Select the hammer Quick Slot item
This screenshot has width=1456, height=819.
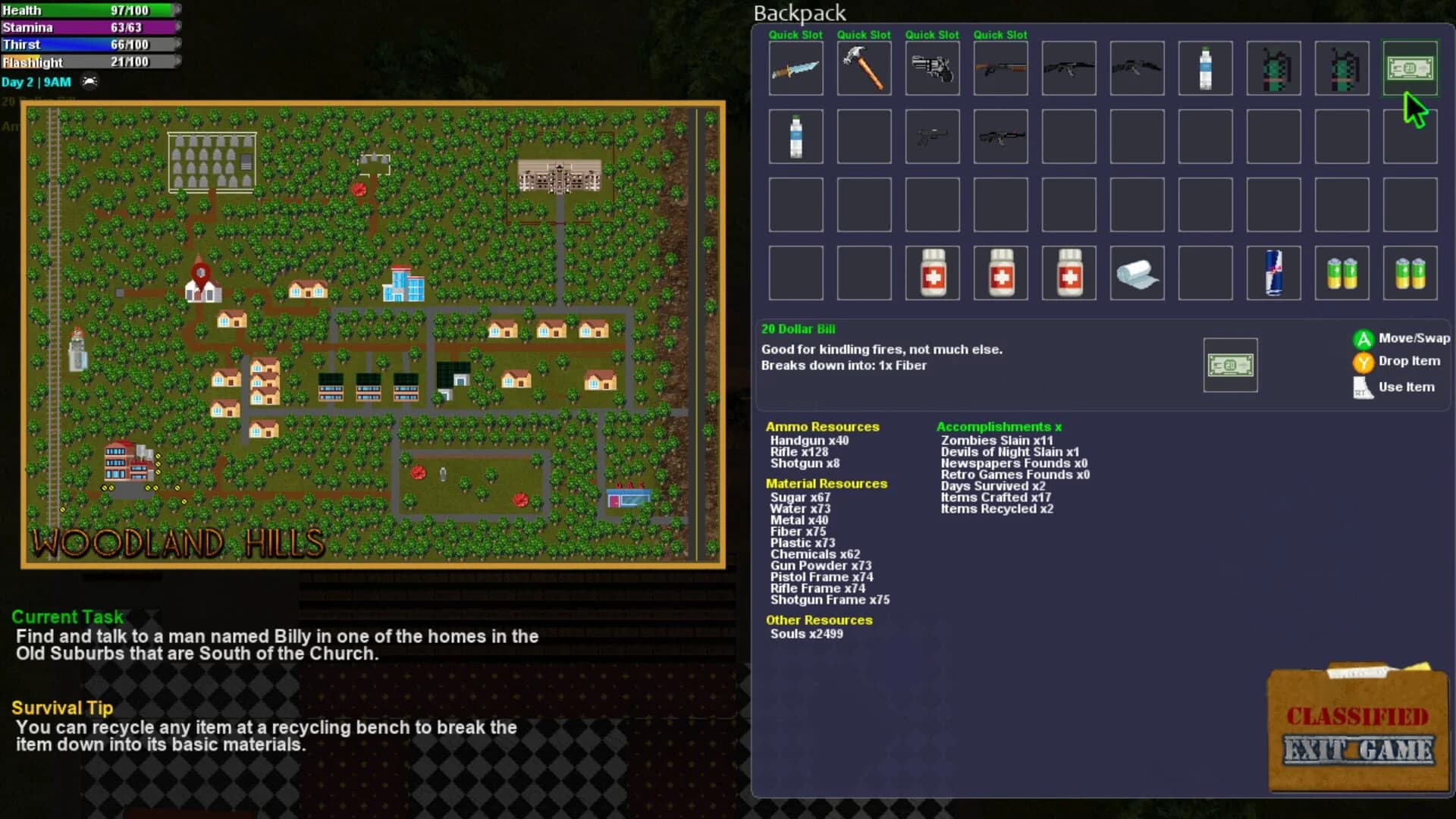pos(864,68)
